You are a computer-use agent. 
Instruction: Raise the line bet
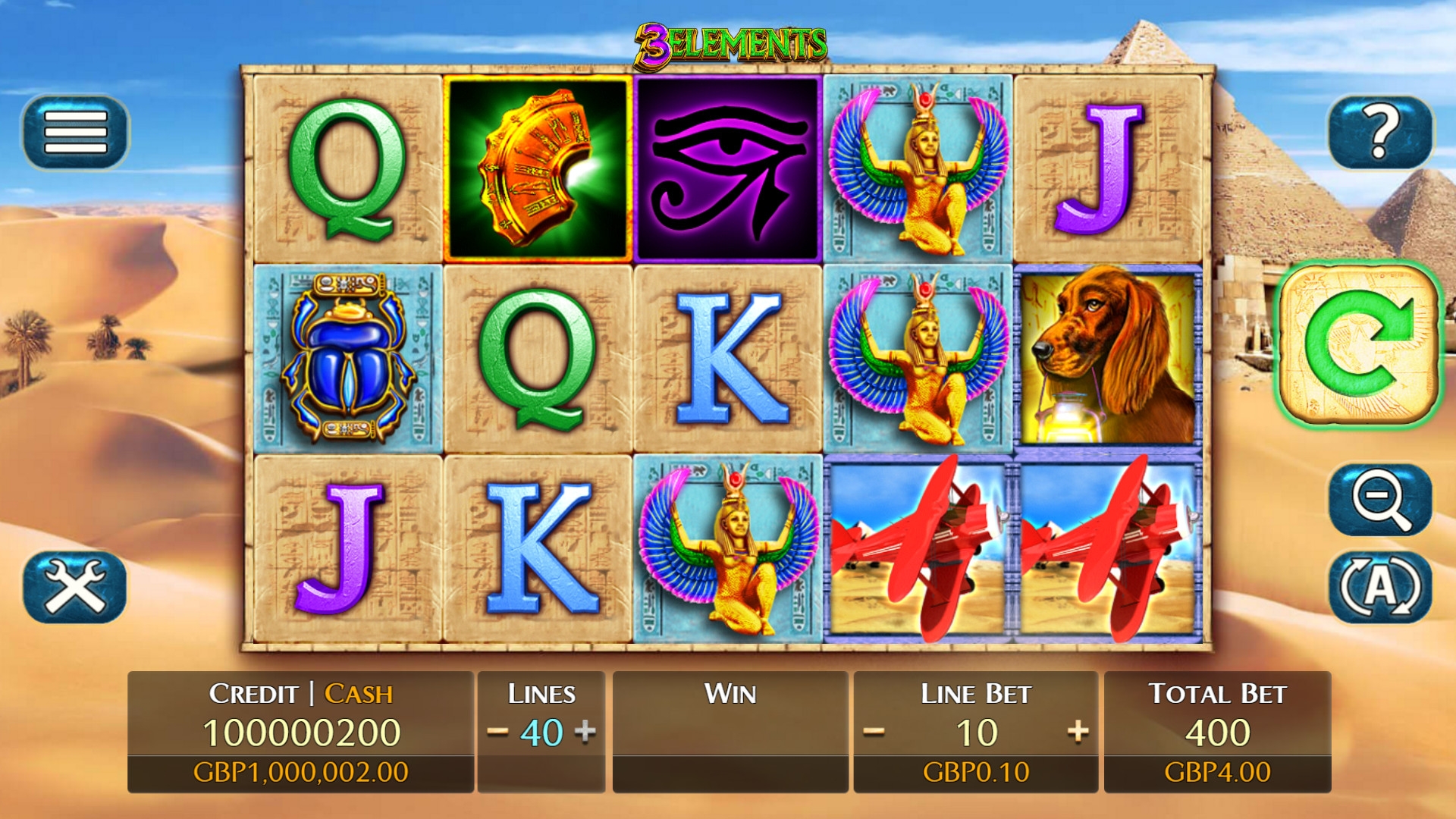tap(1078, 732)
